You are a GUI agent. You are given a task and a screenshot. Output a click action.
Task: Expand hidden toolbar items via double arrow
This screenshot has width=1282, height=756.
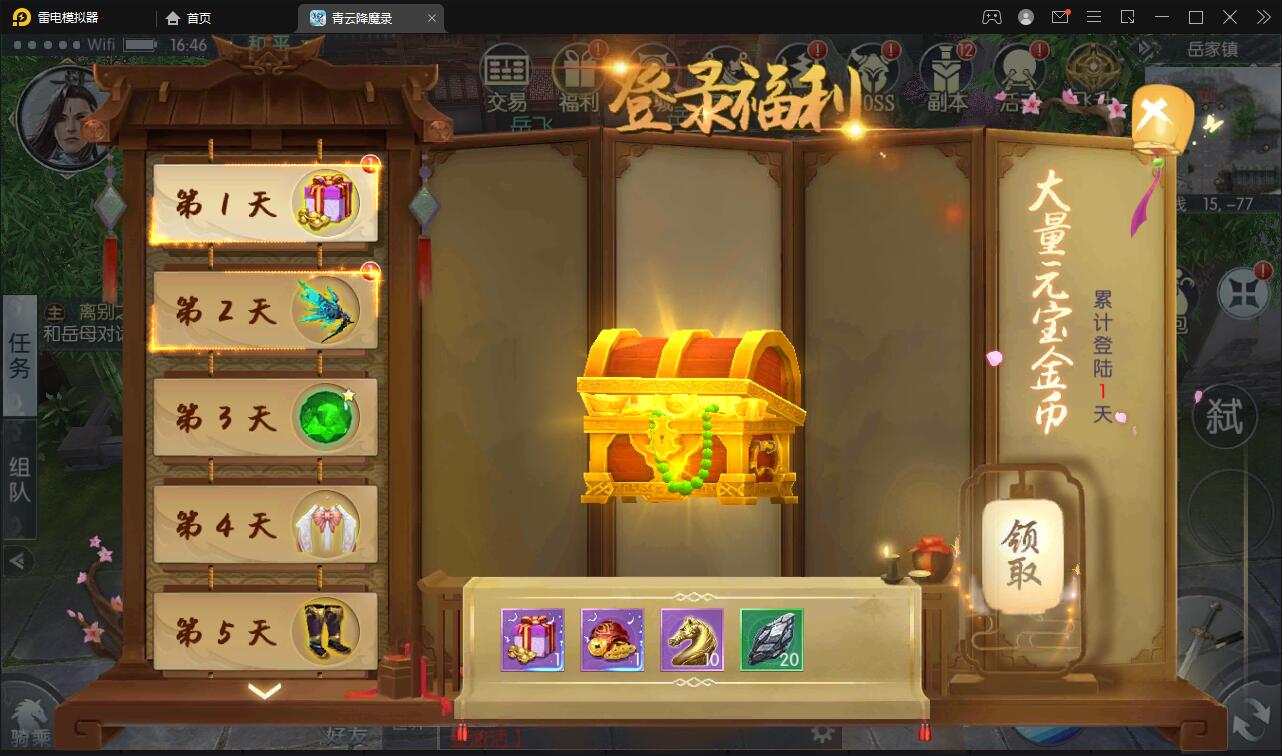pos(1261,17)
